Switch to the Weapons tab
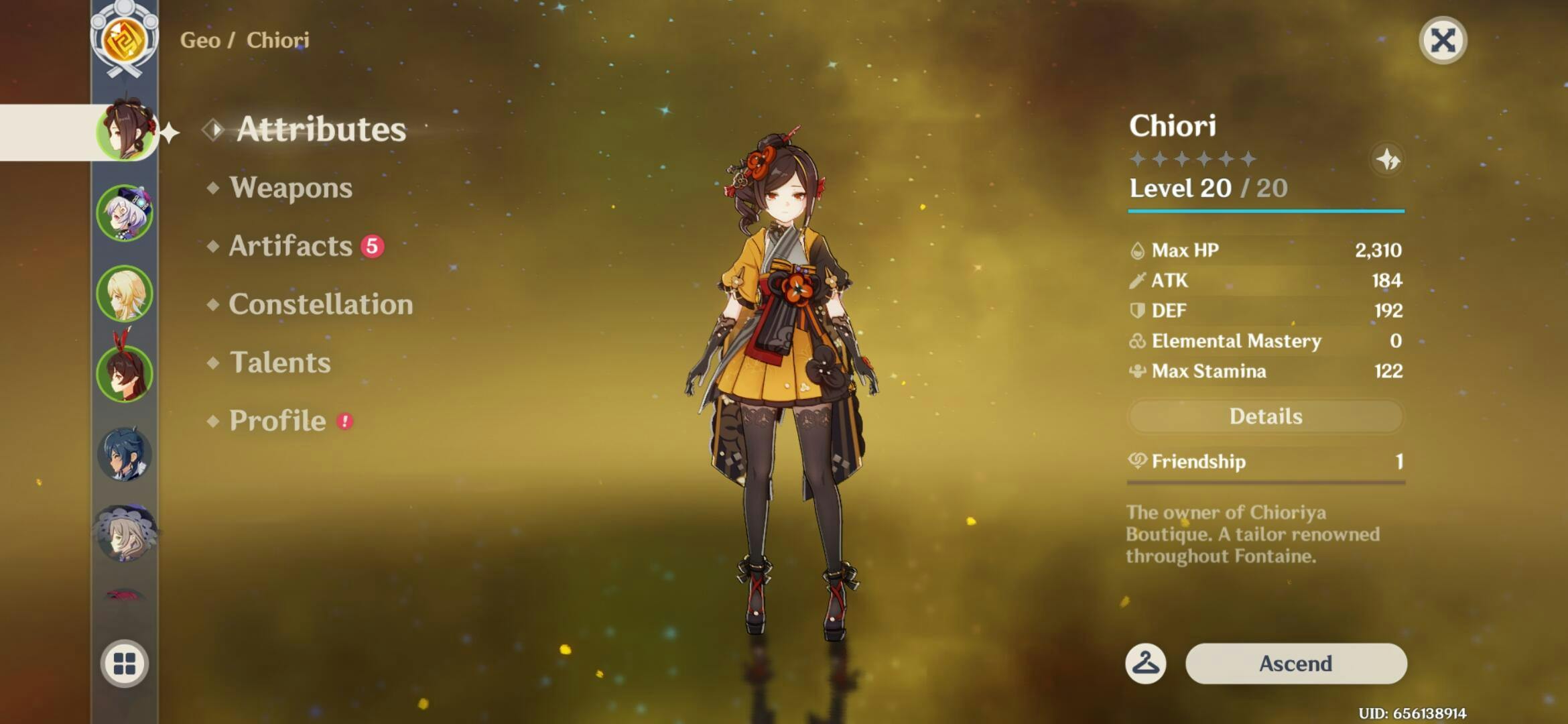This screenshot has width=1568, height=724. tap(290, 188)
